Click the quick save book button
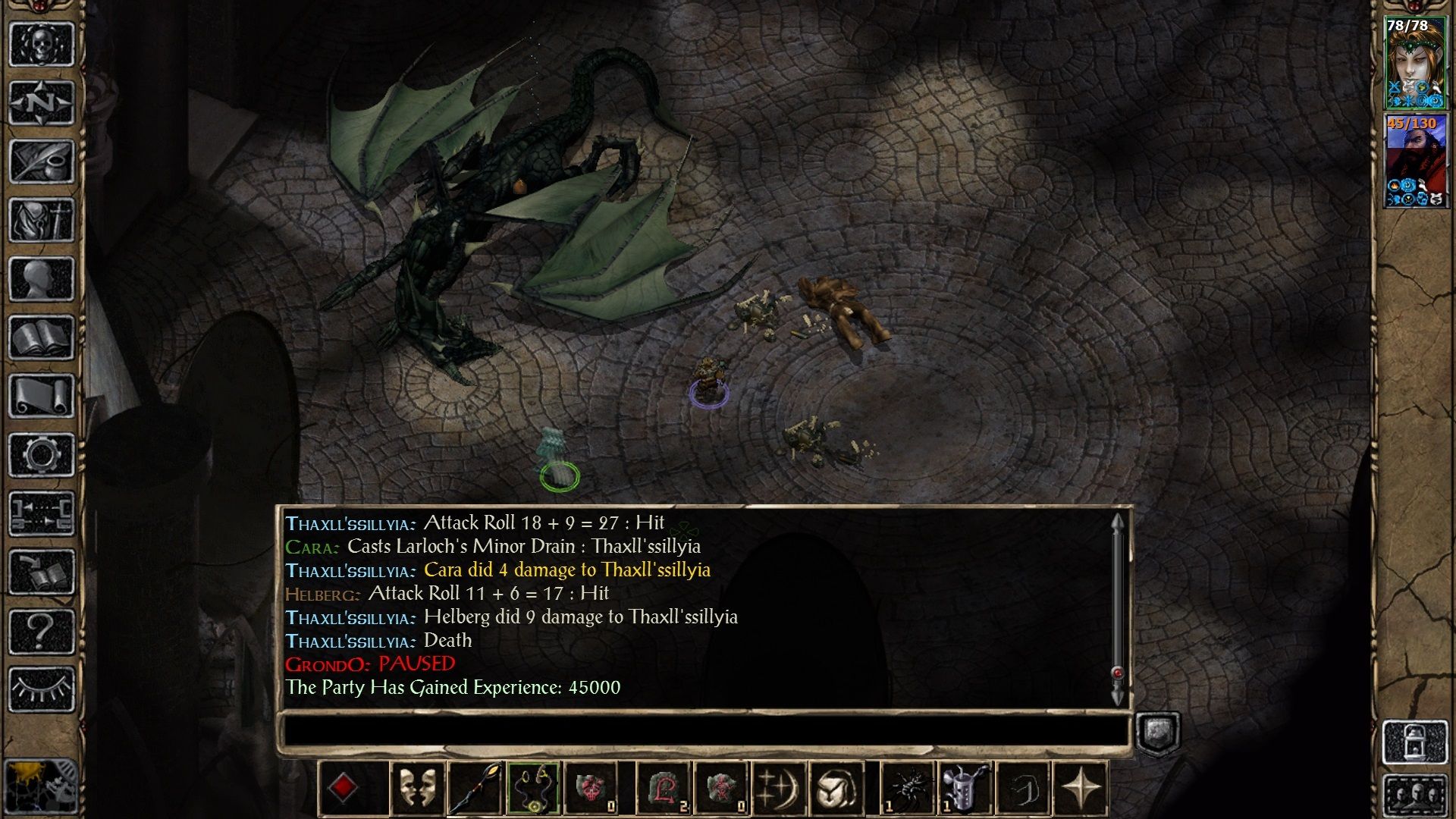1456x819 pixels. click(x=42, y=573)
